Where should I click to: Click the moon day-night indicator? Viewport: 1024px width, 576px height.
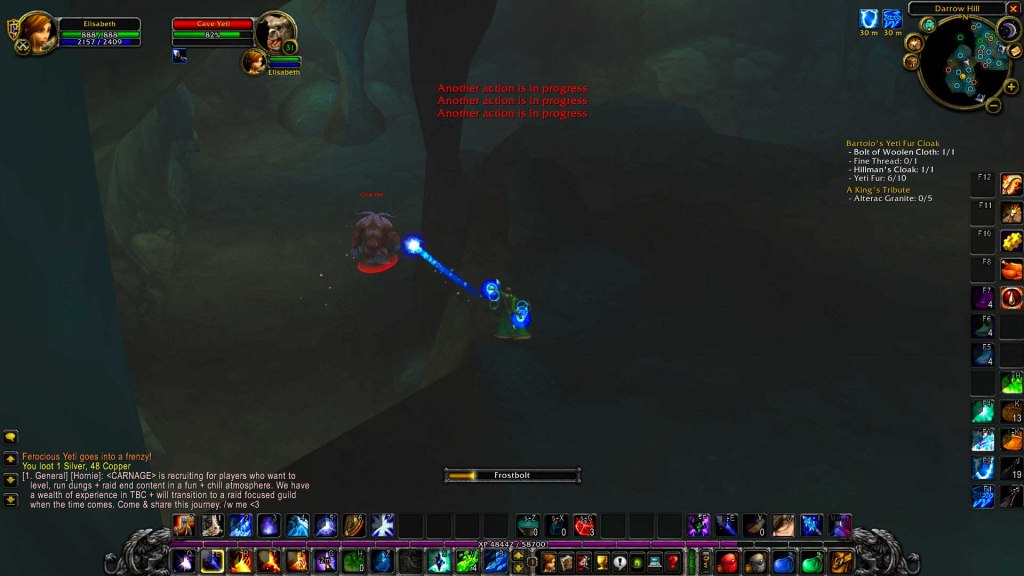pyautogui.click(x=1007, y=32)
